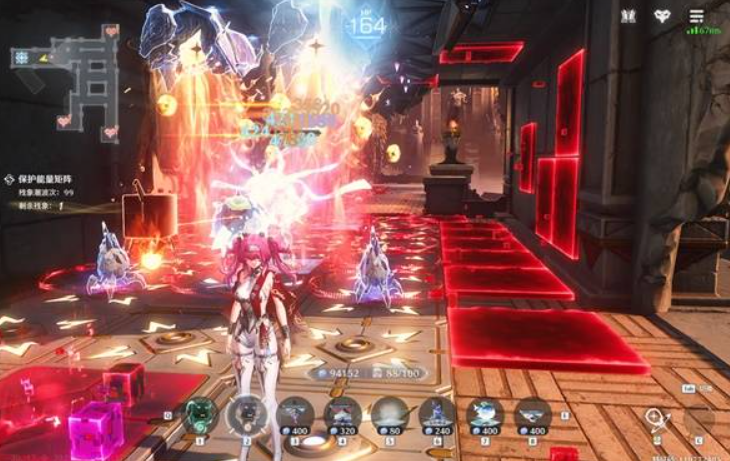Open the heart-shaped emblem icon
This screenshot has width=730, height=461.
point(662,16)
